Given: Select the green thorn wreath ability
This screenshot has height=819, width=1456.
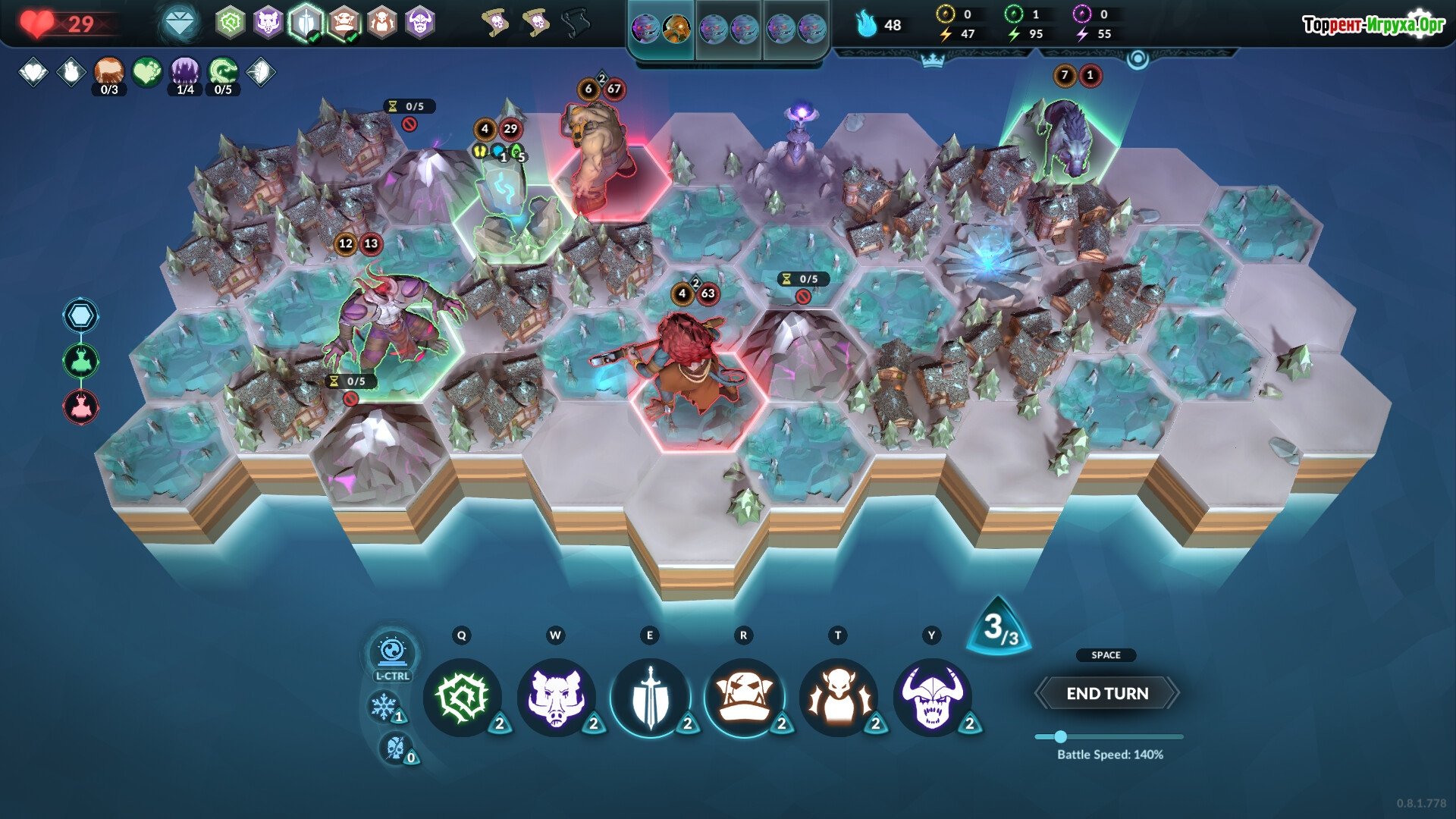Looking at the screenshot, I should tap(462, 697).
